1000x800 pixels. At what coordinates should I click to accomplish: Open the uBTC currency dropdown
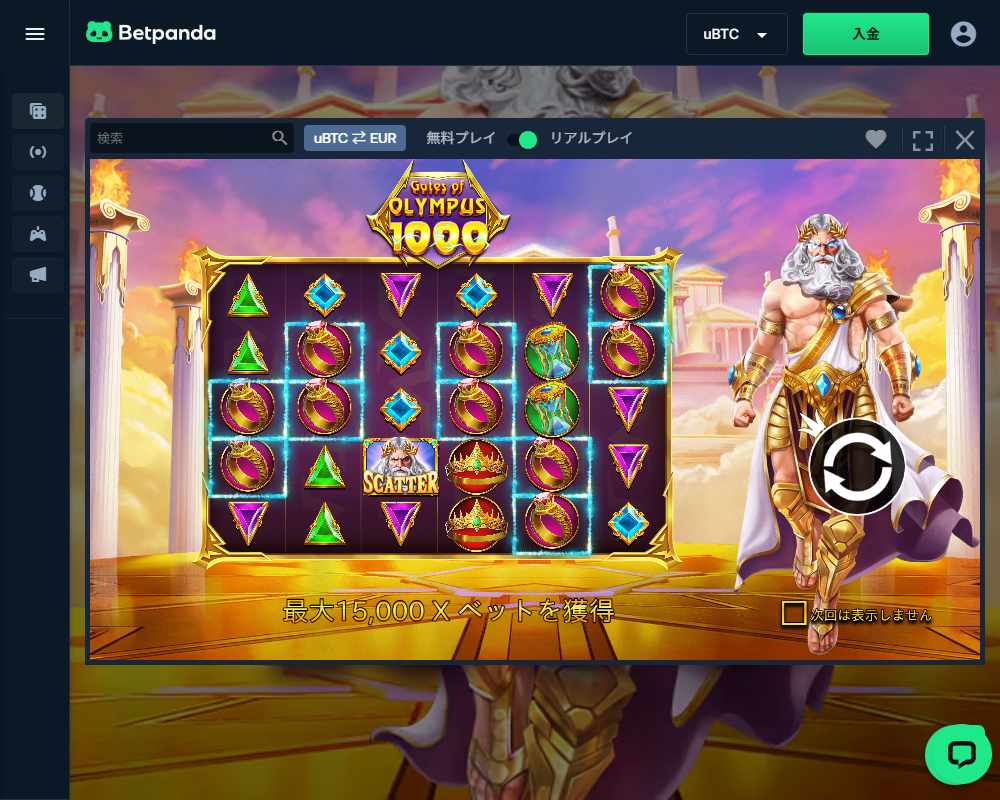(x=736, y=34)
